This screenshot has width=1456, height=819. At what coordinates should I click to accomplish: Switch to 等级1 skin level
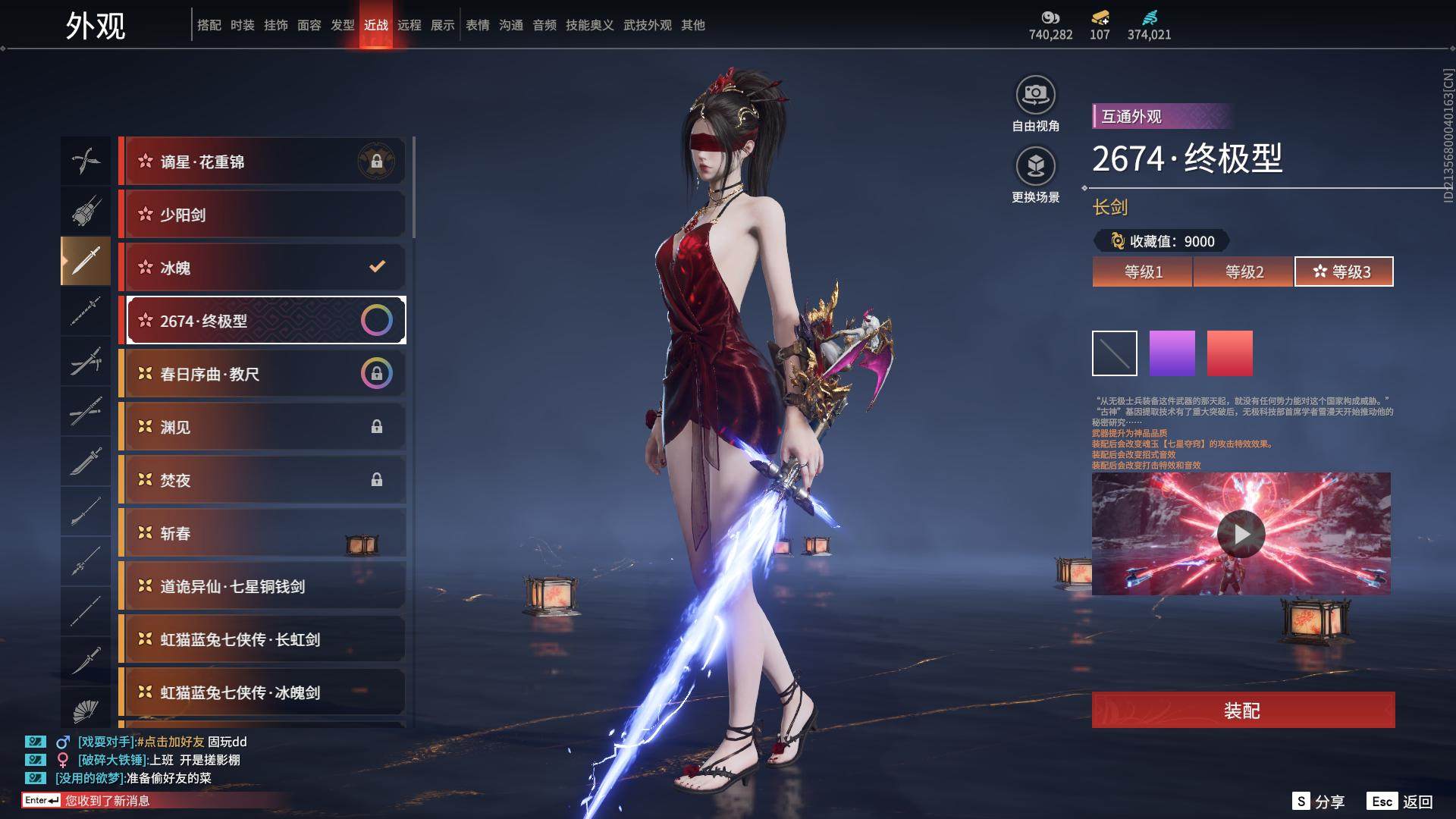click(x=1142, y=271)
